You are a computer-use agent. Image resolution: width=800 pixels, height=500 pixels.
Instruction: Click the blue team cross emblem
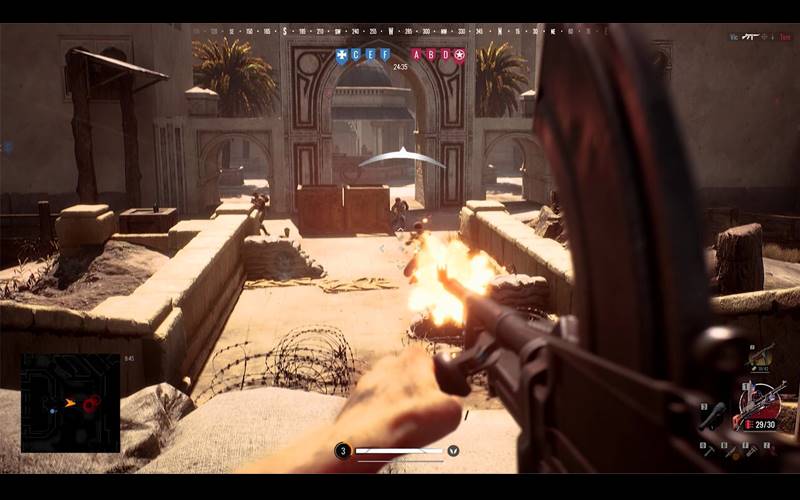341,55
